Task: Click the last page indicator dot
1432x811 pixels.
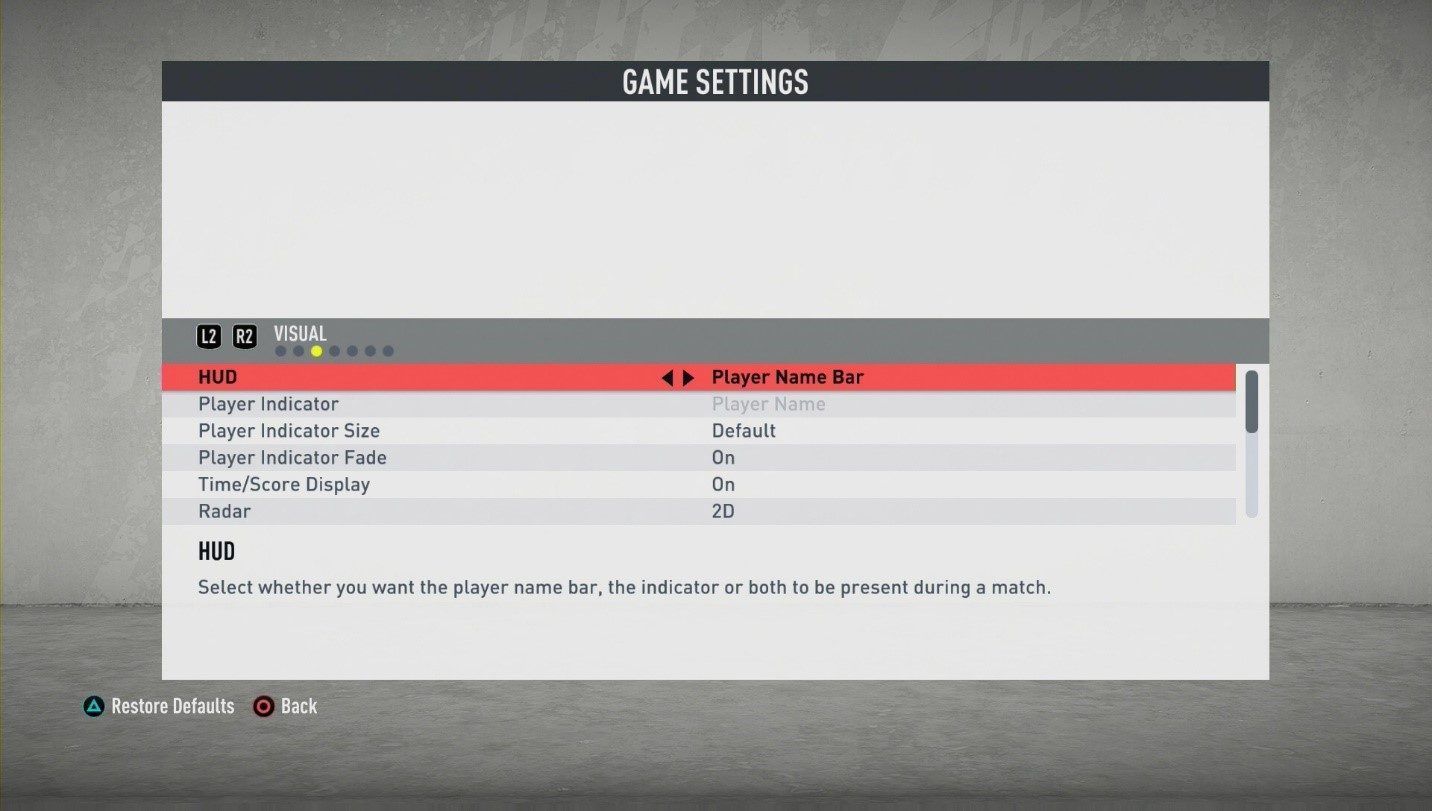Action: [x=388, y=350]
